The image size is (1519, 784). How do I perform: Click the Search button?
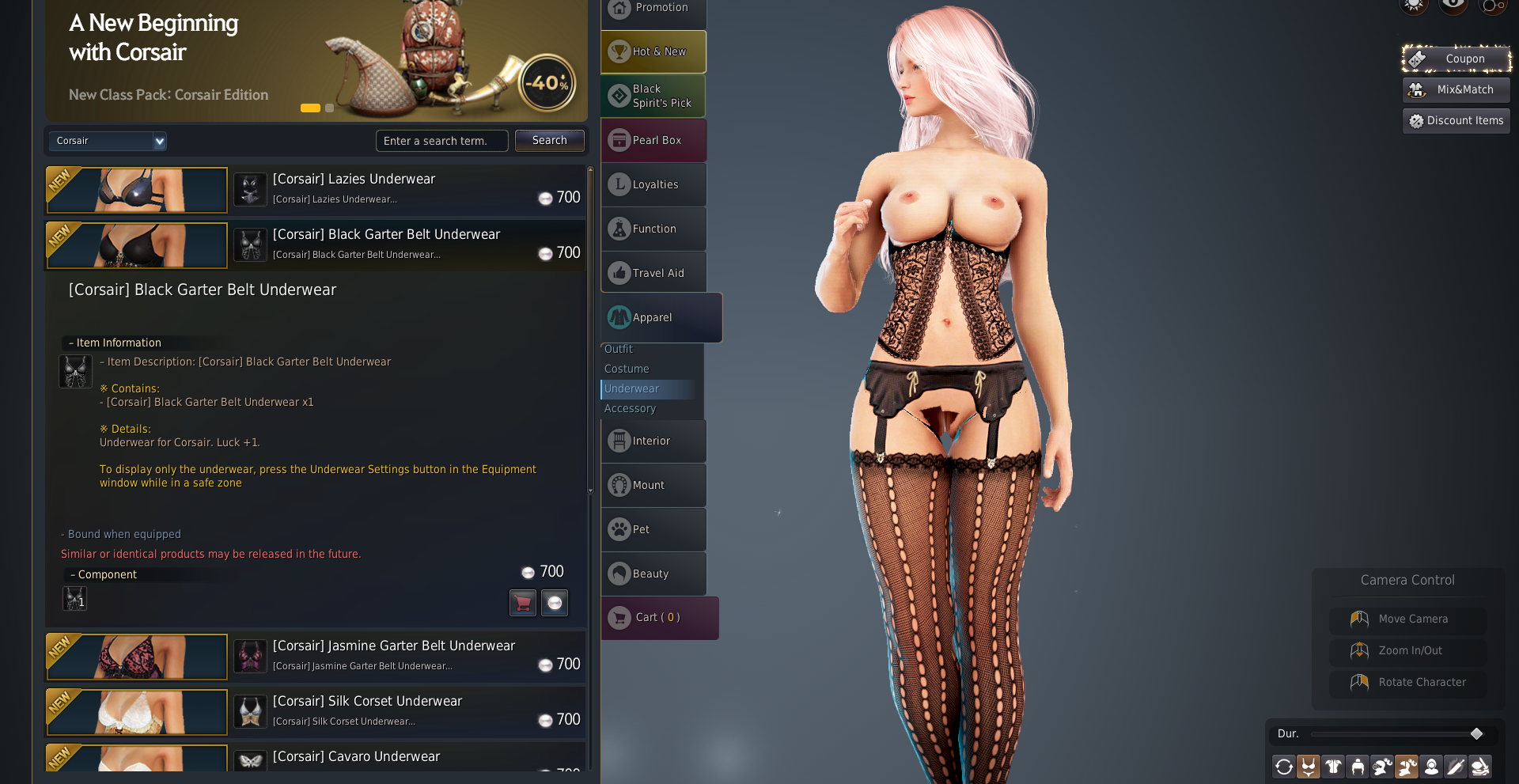(549, 140)
